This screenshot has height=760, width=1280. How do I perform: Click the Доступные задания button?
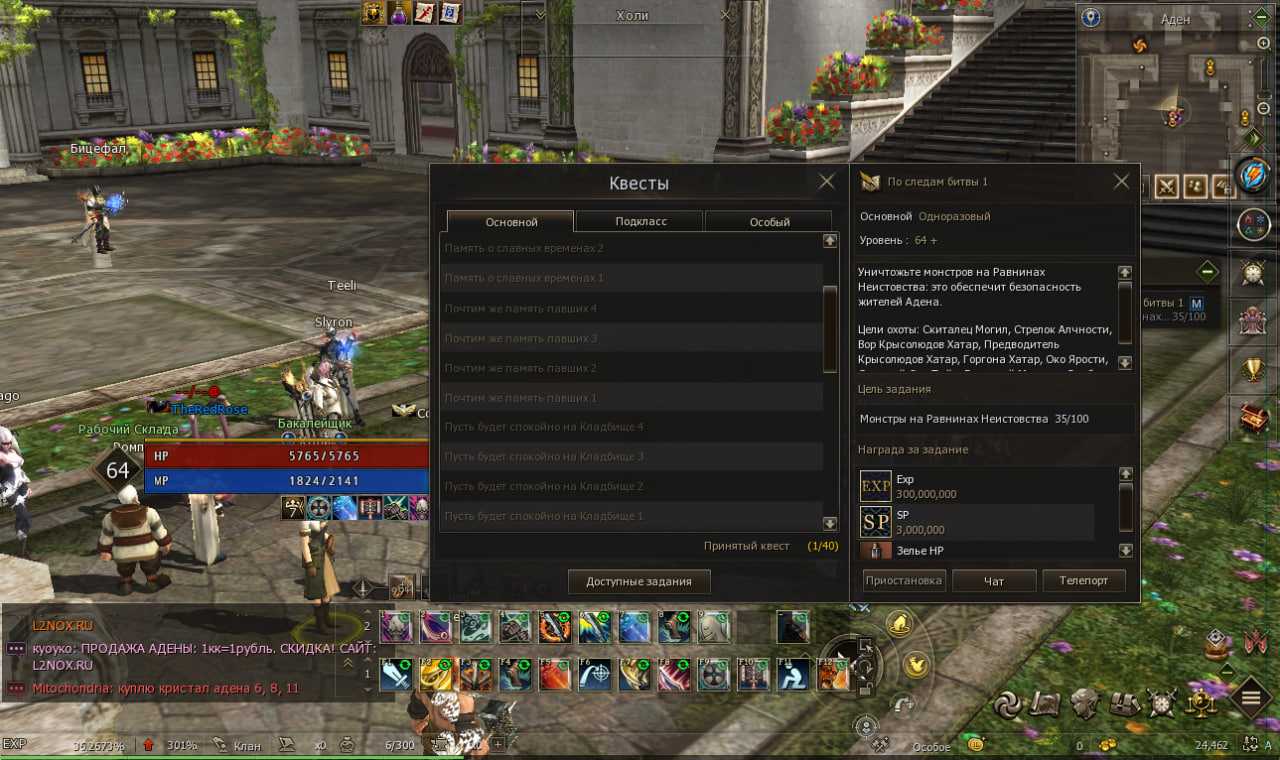(x=639, y=581)
